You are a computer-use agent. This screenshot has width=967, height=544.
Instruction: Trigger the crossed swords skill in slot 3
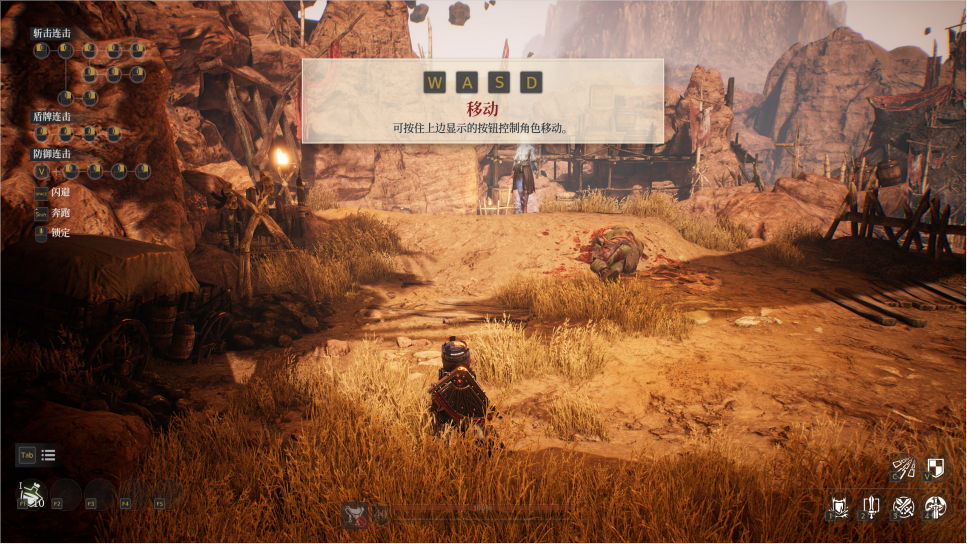click(904, 507)
